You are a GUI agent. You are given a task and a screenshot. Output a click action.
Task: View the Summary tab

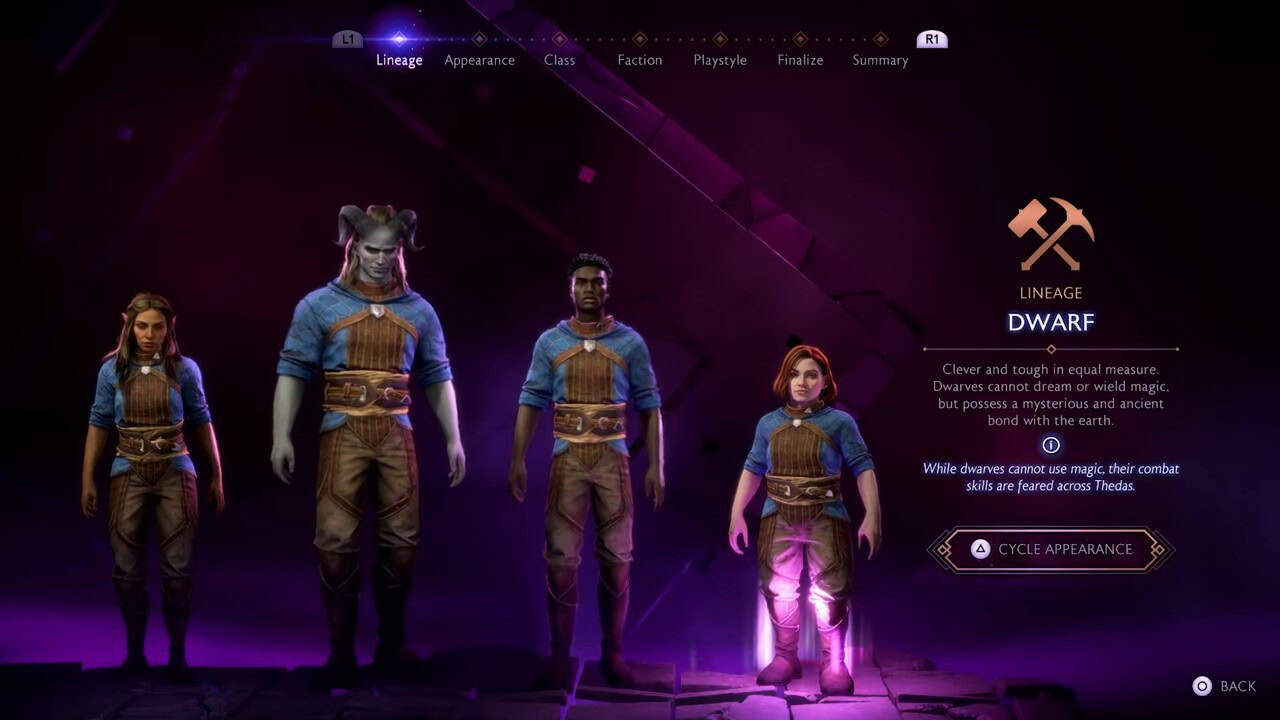point(879,60)
